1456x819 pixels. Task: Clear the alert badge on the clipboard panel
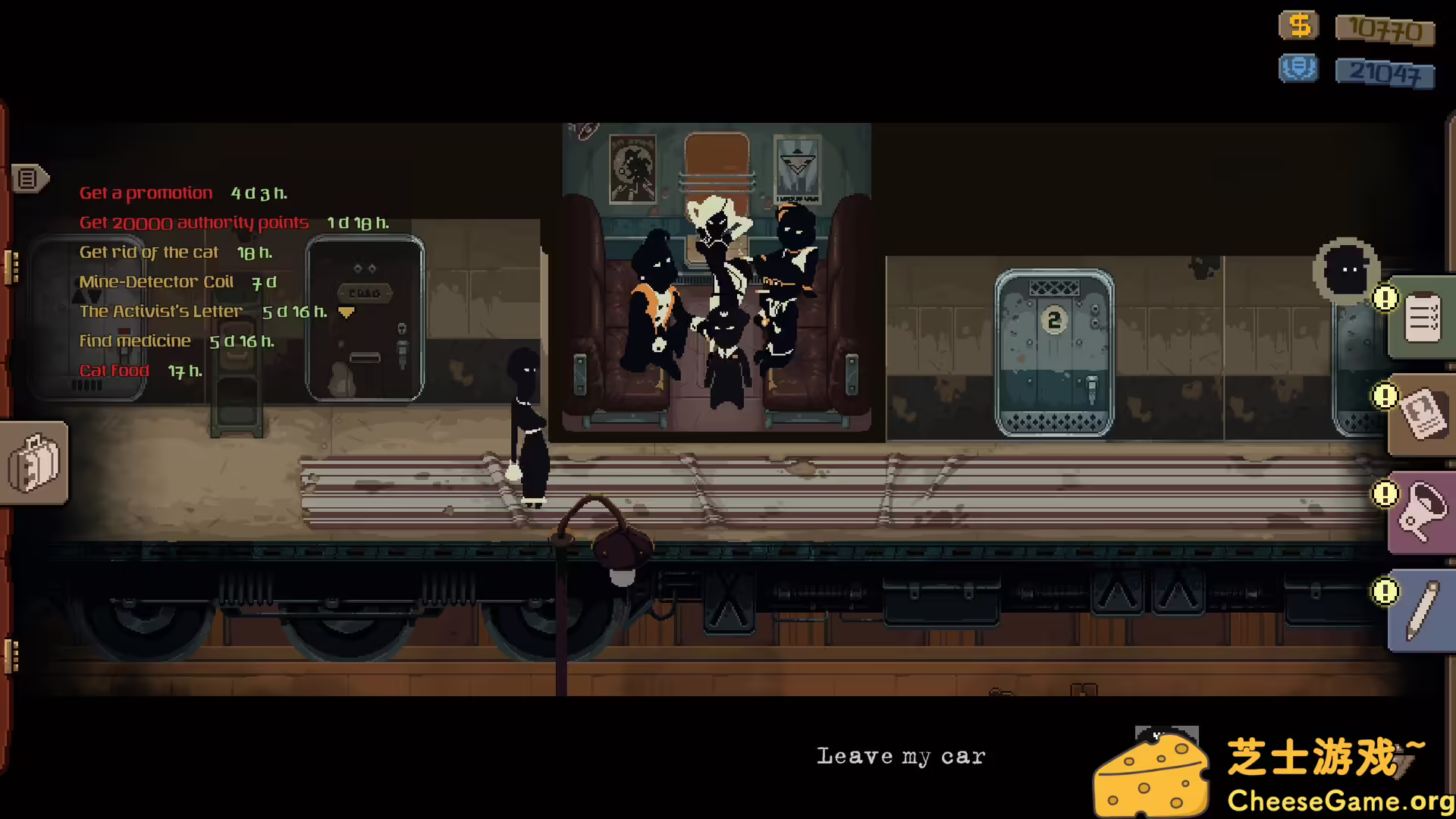point(1385,299)
